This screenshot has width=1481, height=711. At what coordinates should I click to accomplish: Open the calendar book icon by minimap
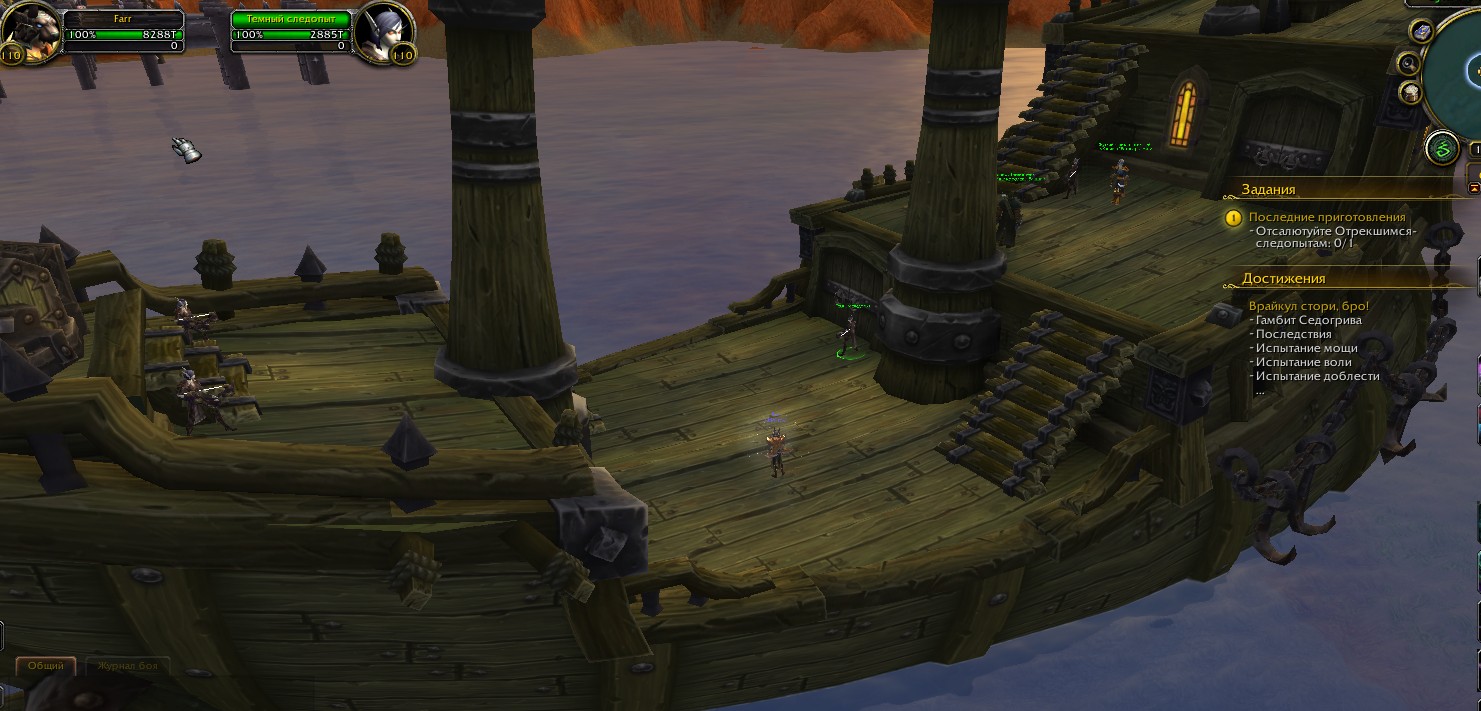1421,32
